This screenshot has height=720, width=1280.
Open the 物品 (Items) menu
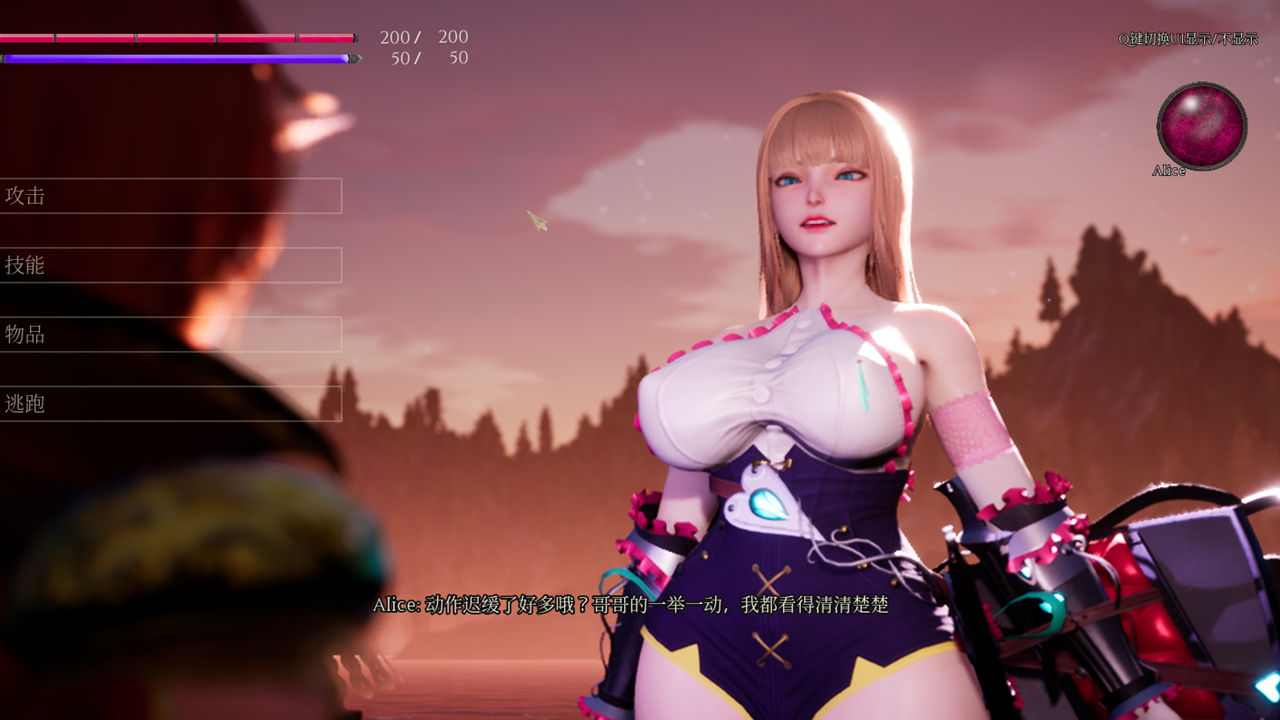(170, 334)
